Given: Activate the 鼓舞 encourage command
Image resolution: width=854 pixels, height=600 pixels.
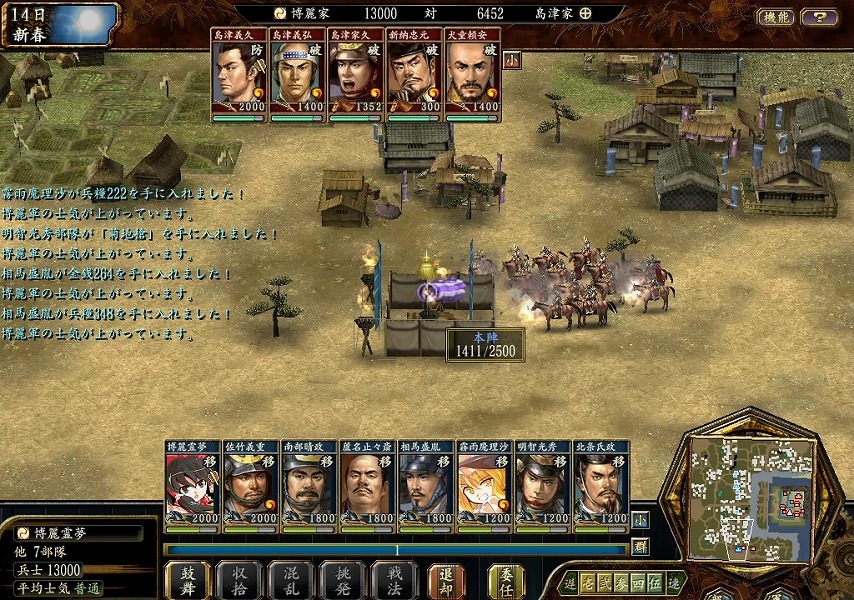Looking at the screenshot, I should click(187, 580).
